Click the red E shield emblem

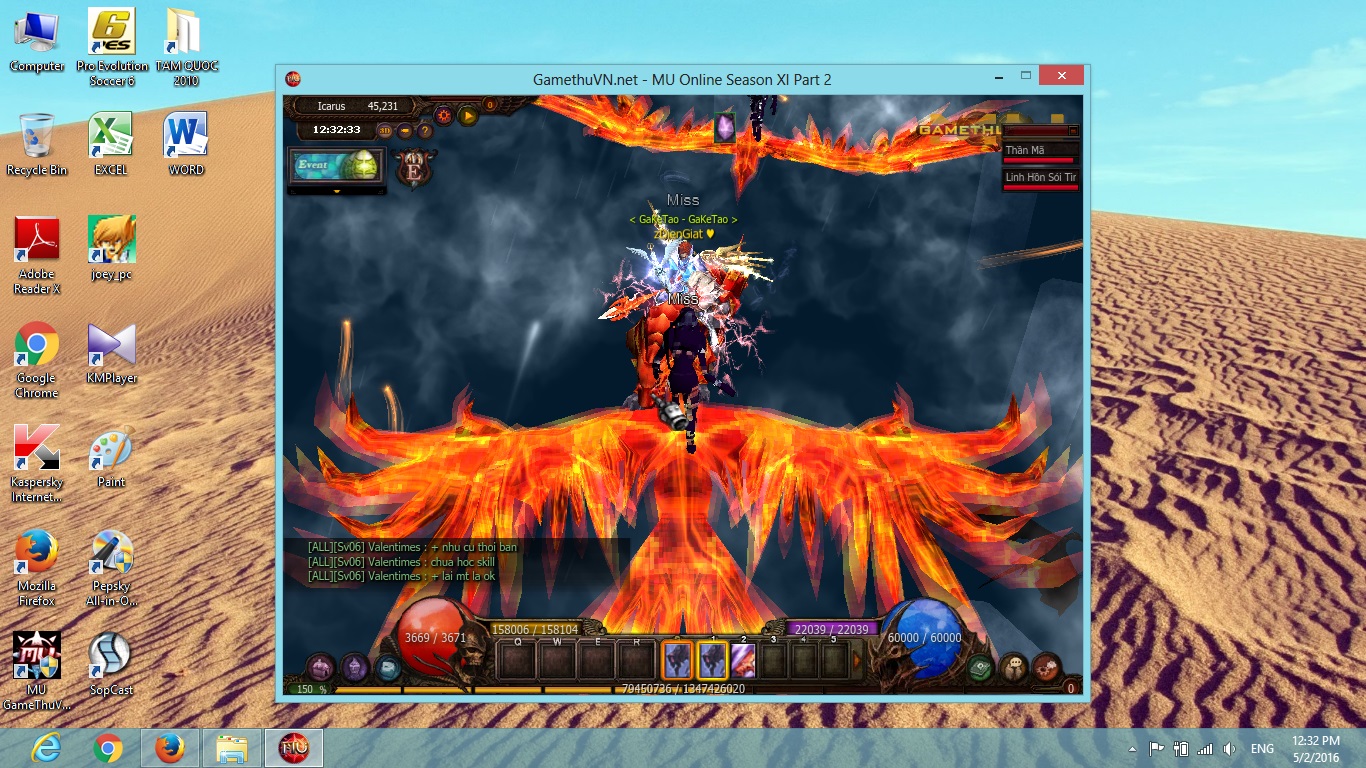pos(412,169)
